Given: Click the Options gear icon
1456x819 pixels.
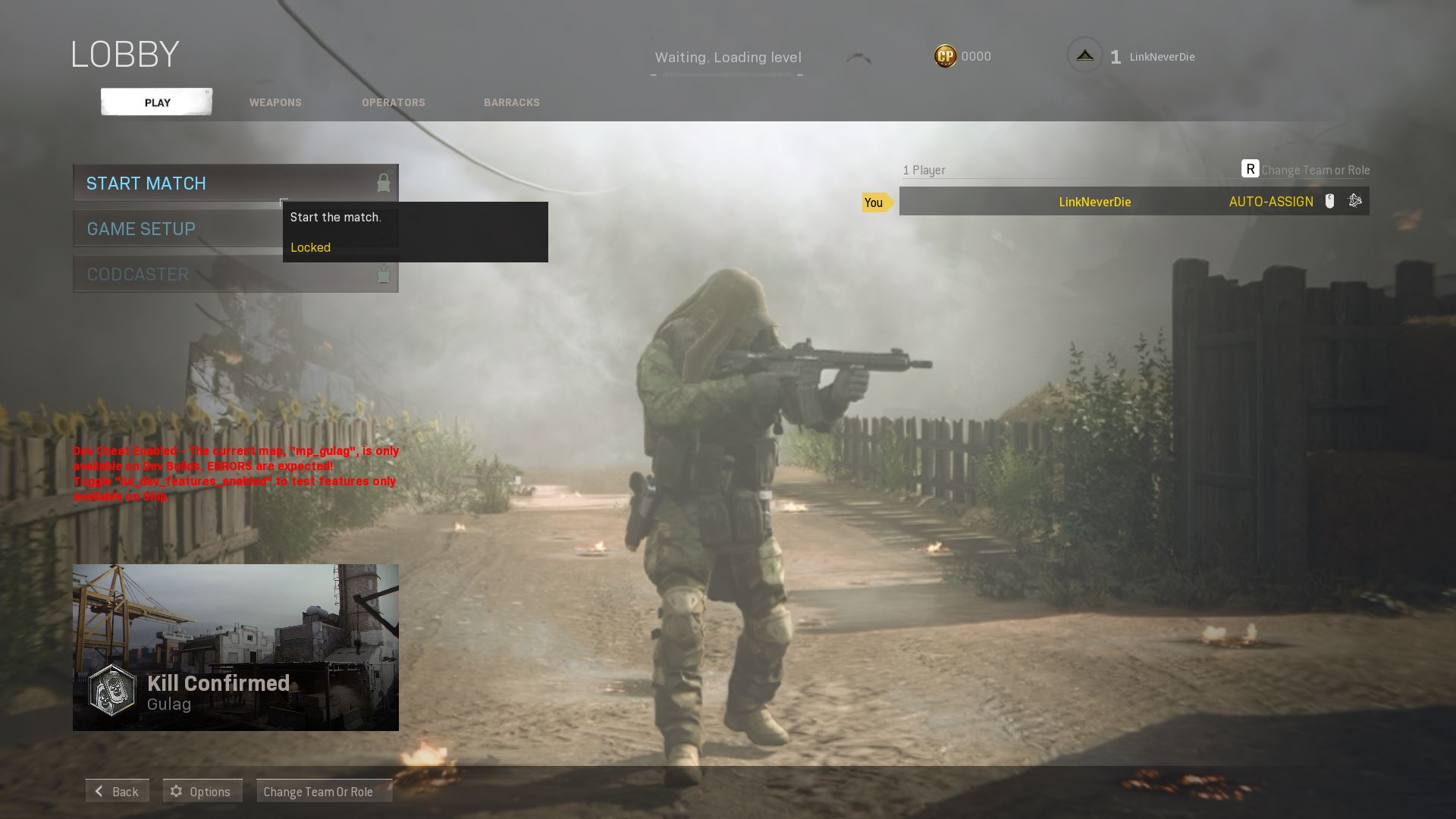Looking at the screenshot, I should click(x=176, y=790).
